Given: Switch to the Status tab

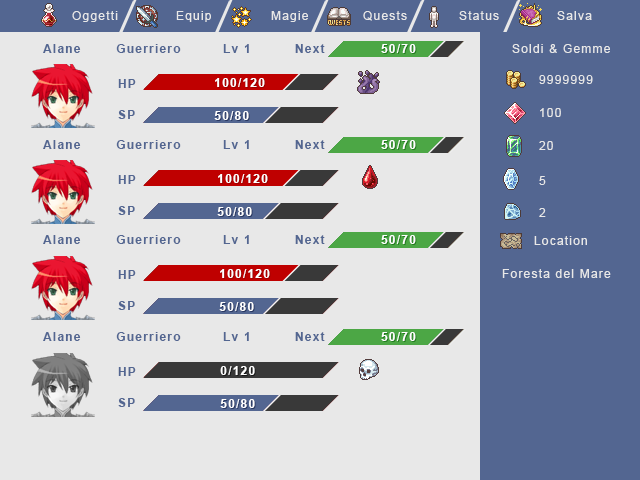Looking at the screenshot, I should coord(464,16).
